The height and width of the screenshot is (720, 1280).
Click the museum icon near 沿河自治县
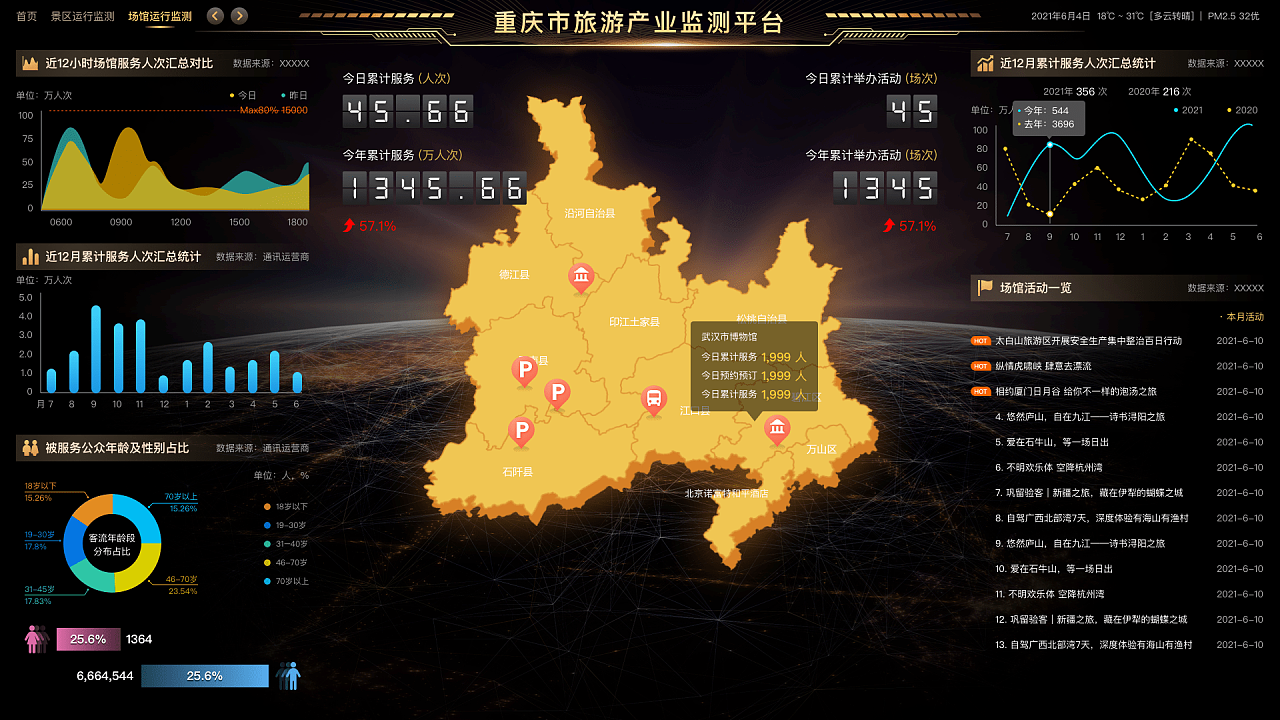[x=581, y=278]
